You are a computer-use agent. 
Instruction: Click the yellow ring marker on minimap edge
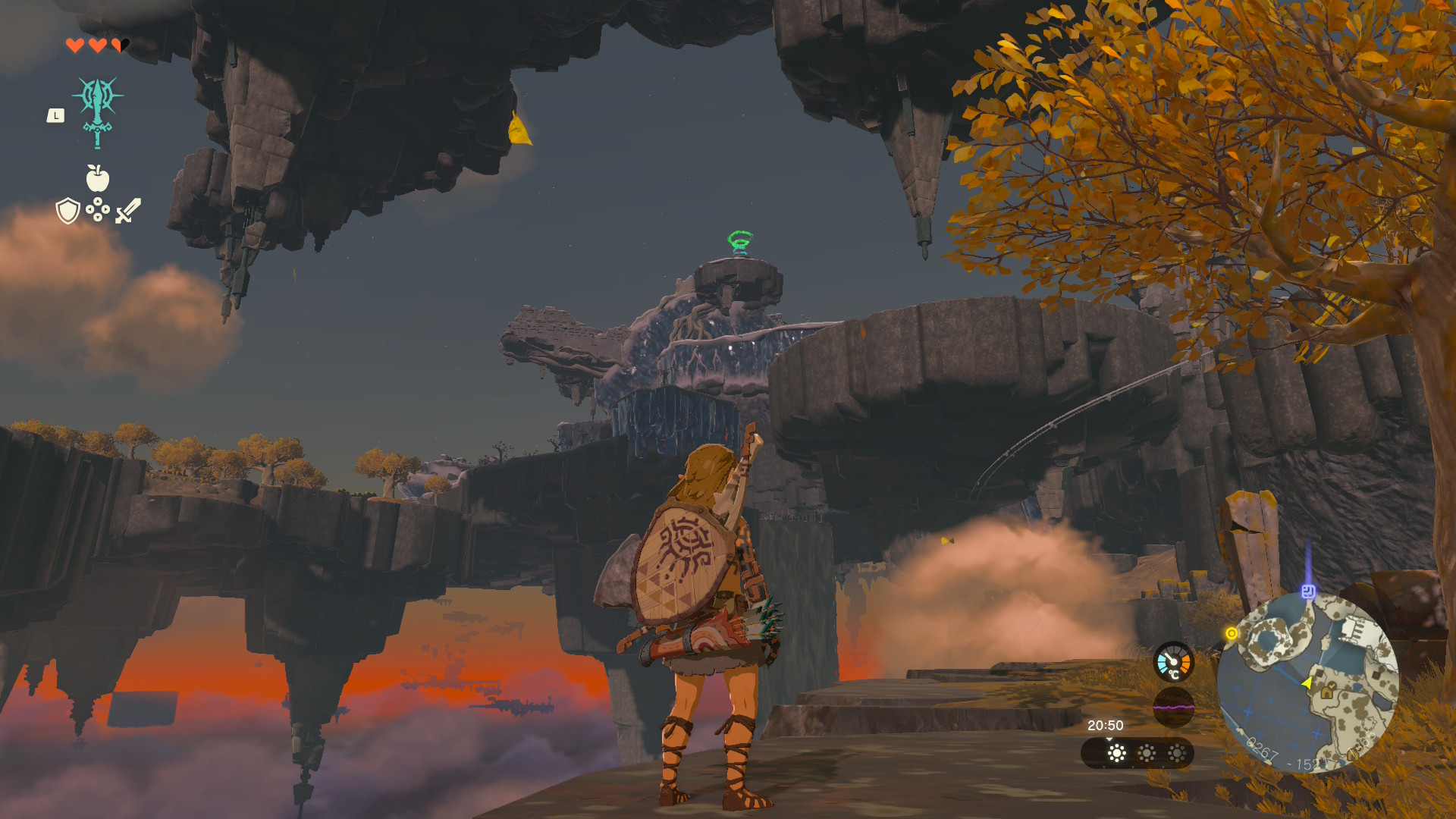(x=1232, y=633)
